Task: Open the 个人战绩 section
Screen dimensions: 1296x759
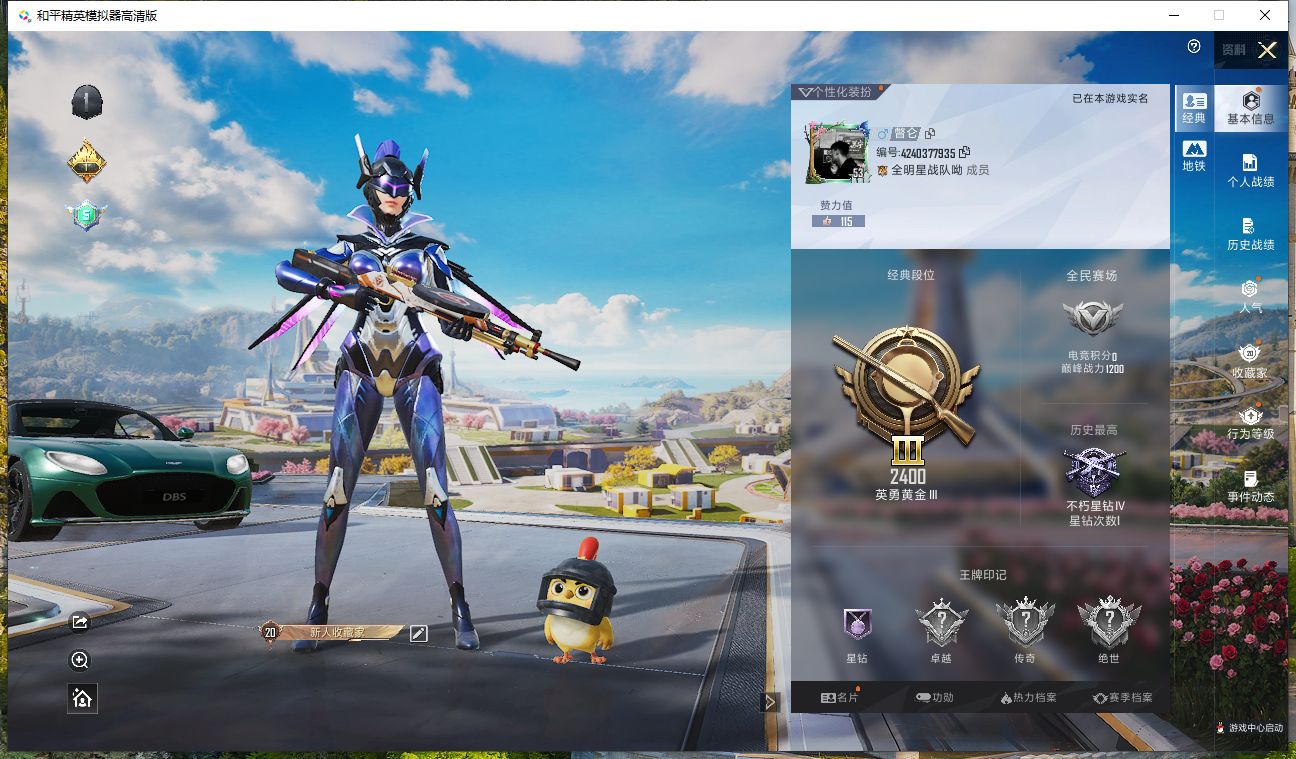Action: tap(1250, 171)
